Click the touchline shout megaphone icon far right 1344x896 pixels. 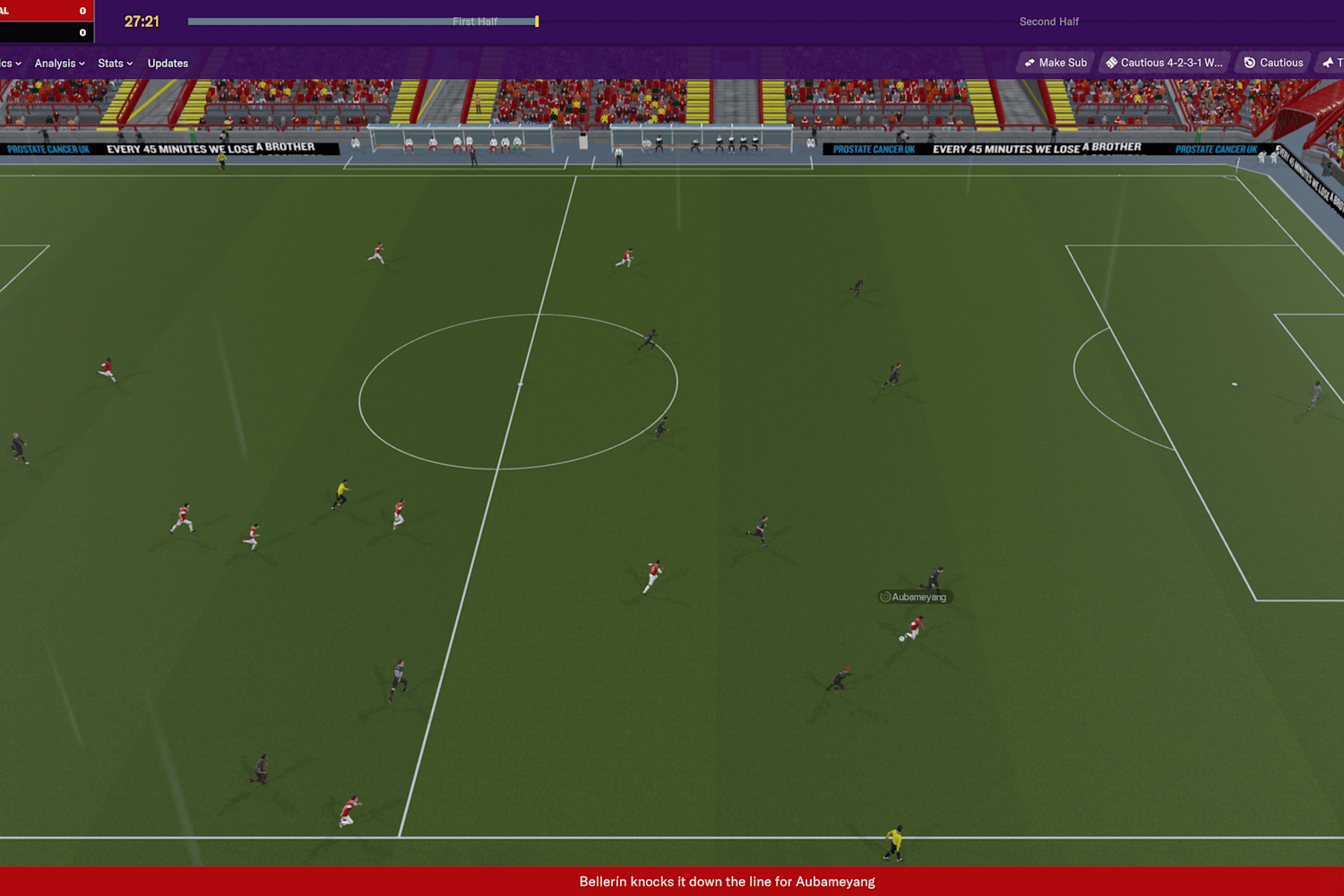(x=1329, y=62)
